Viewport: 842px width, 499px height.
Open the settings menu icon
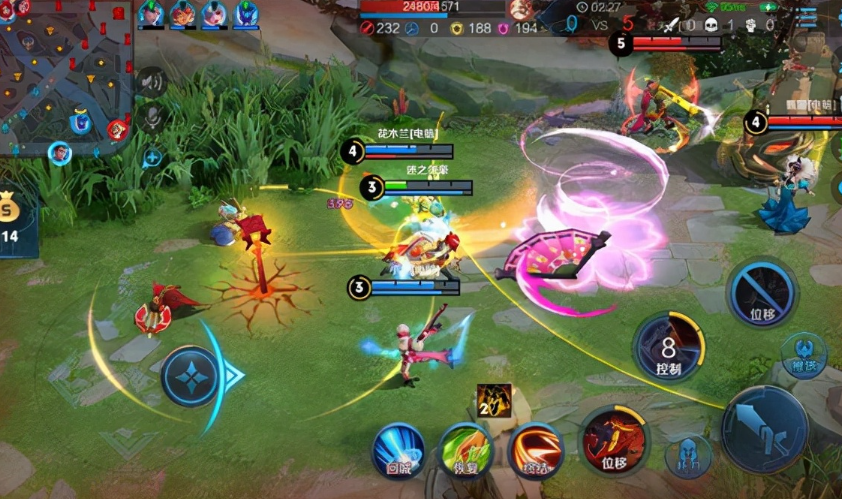(x=808, y=17)
